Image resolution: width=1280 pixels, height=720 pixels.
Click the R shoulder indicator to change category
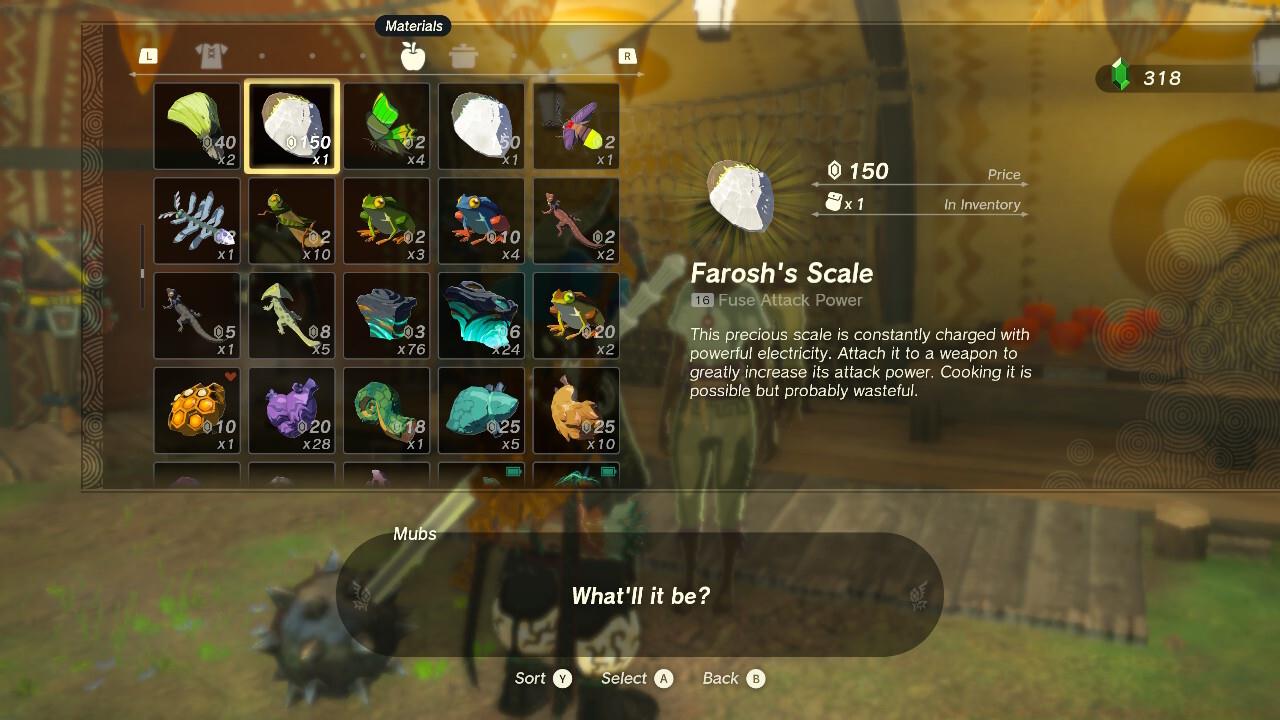[627, 57]
